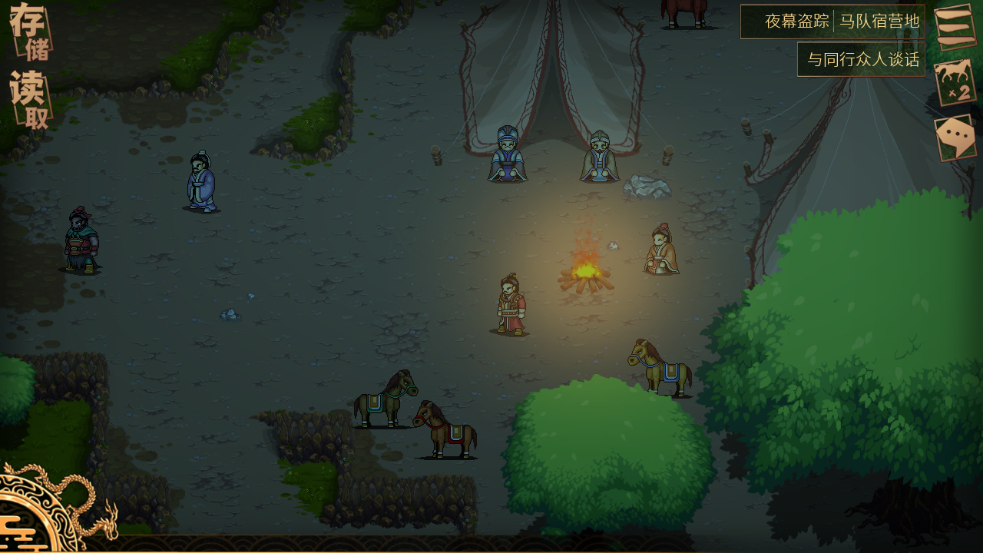Image resolution: width=983 pixels, height=553 pixels.
Task: Open the three-line menu icon
Action: pyautogui.click(x=954, y=26)
